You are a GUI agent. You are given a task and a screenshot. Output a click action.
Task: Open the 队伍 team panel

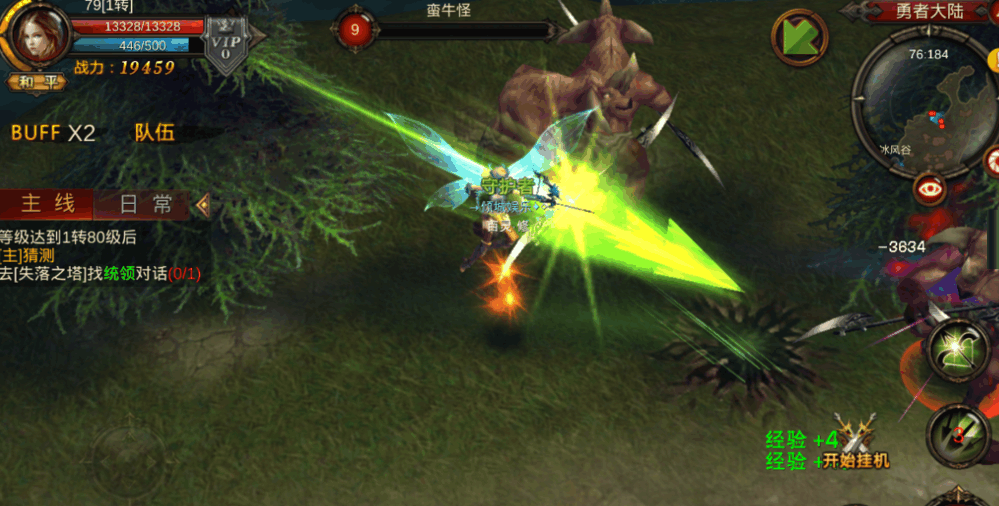154,133
